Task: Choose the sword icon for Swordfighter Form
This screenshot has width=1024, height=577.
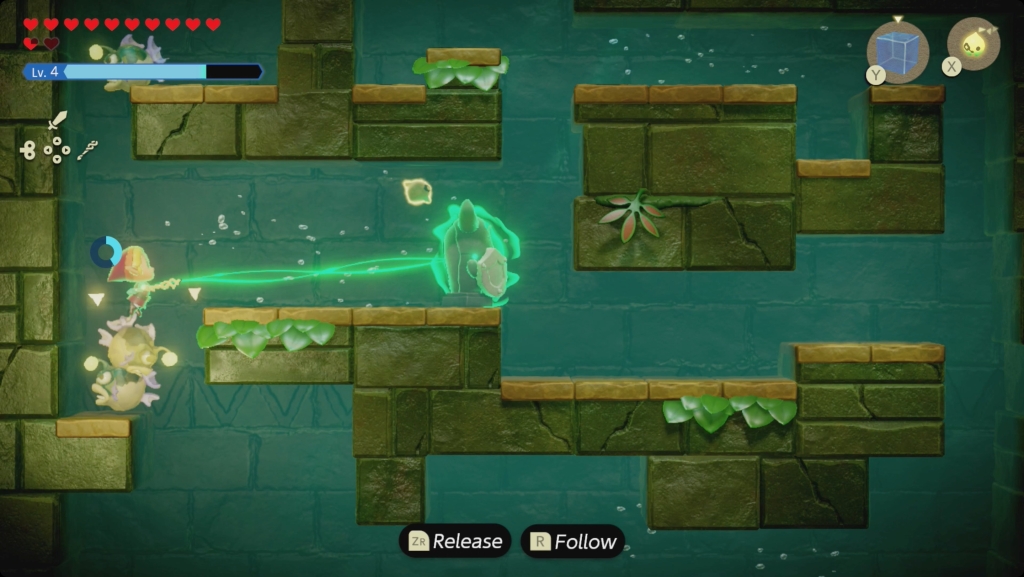Action: click(x=58, y=121)
